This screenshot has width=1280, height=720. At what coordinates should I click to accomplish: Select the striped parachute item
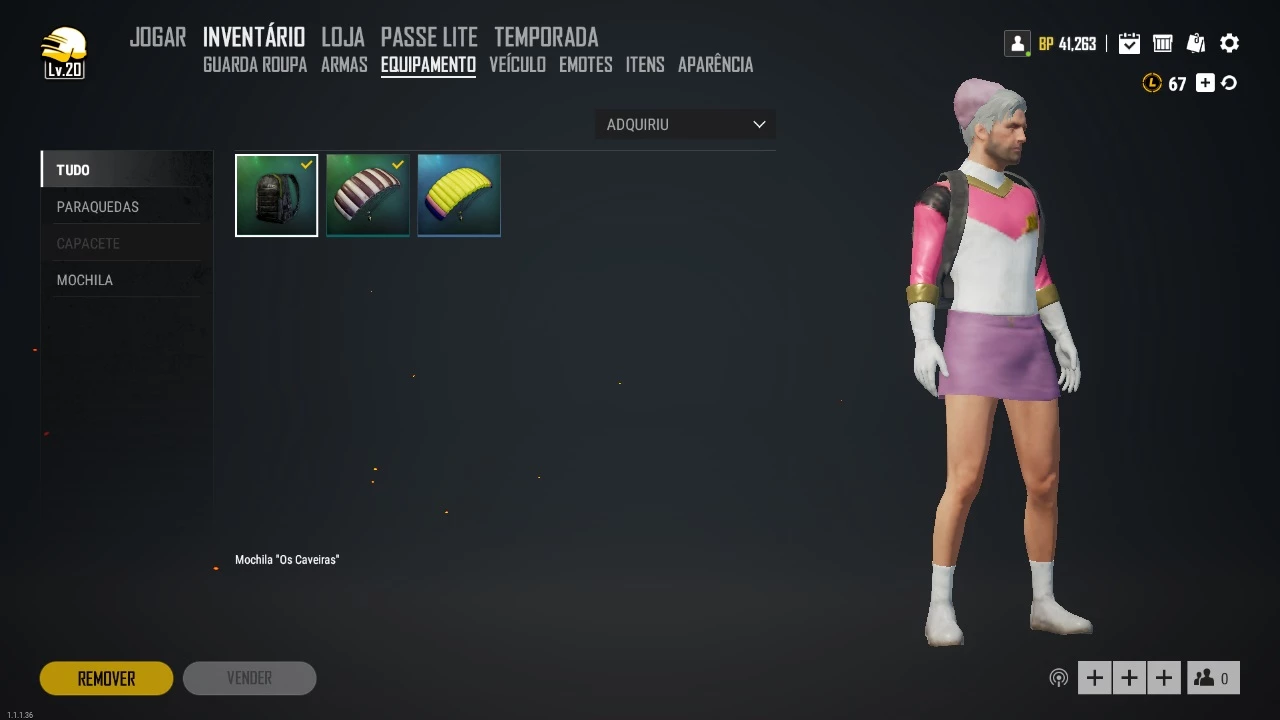coord(368,196)
